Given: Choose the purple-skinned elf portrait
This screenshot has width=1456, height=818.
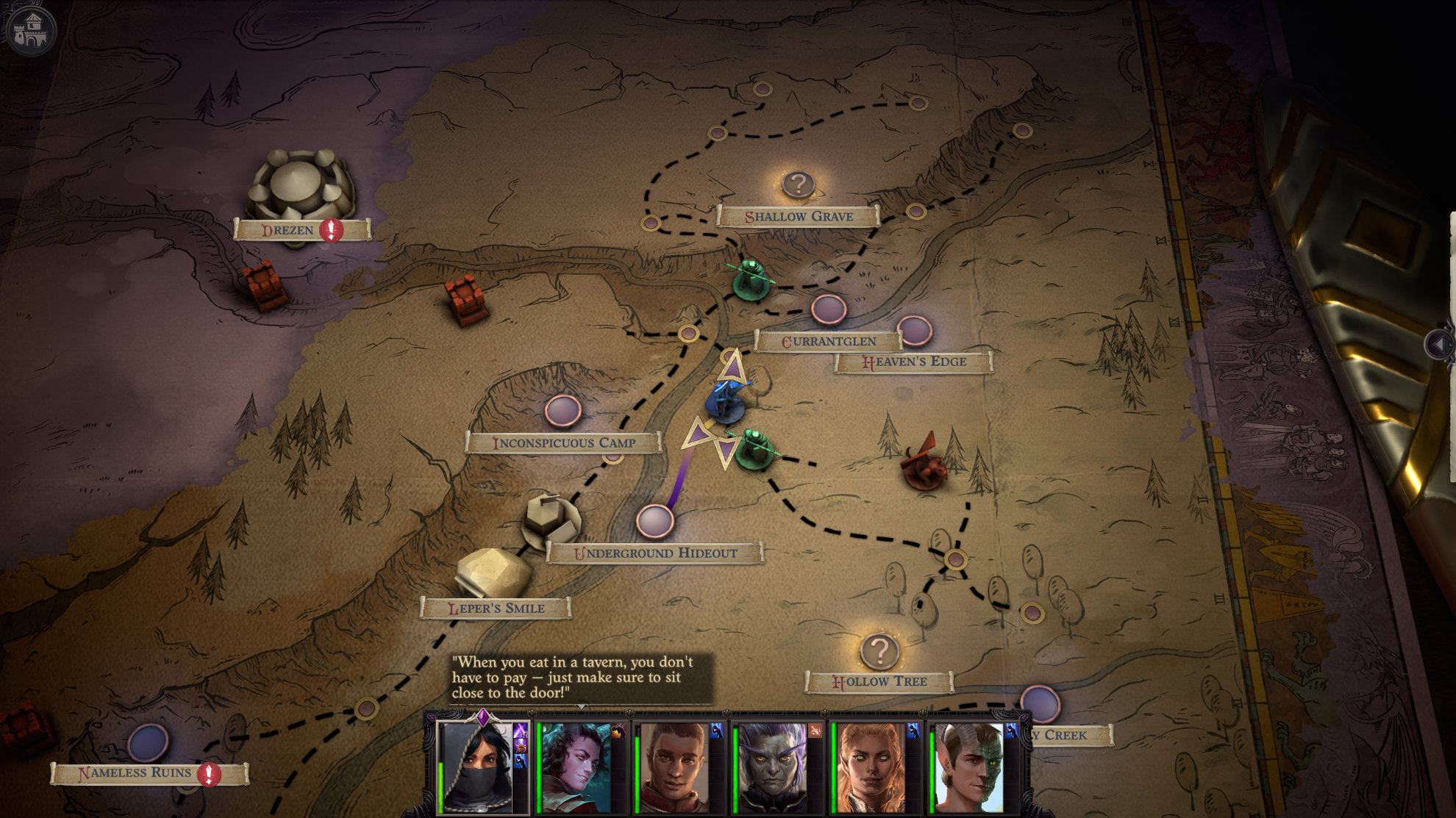Looking at the screenshot, I should coord(772,767).
